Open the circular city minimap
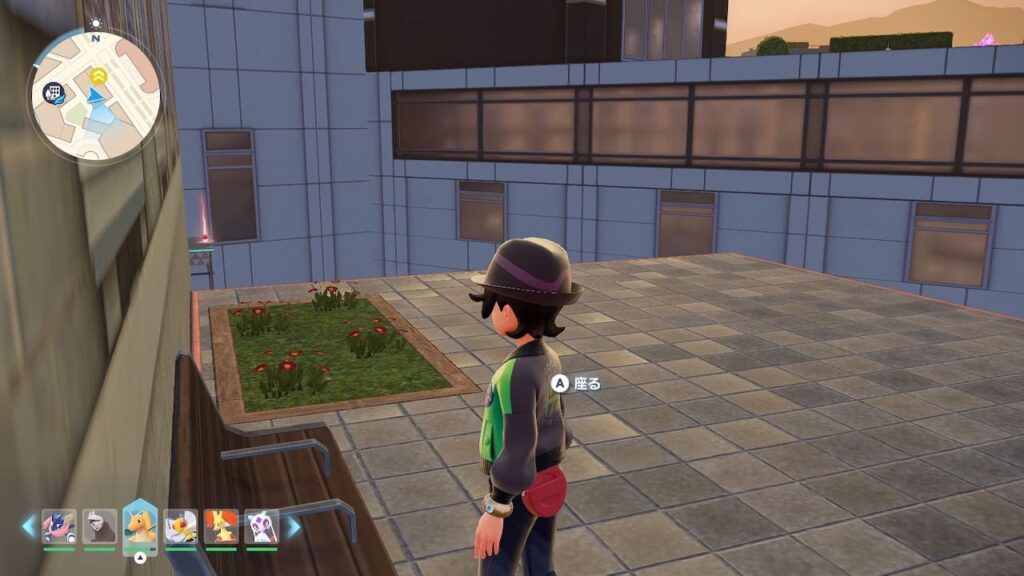Viewport: 1024px width, 576px height. click(x=96, y=96)
